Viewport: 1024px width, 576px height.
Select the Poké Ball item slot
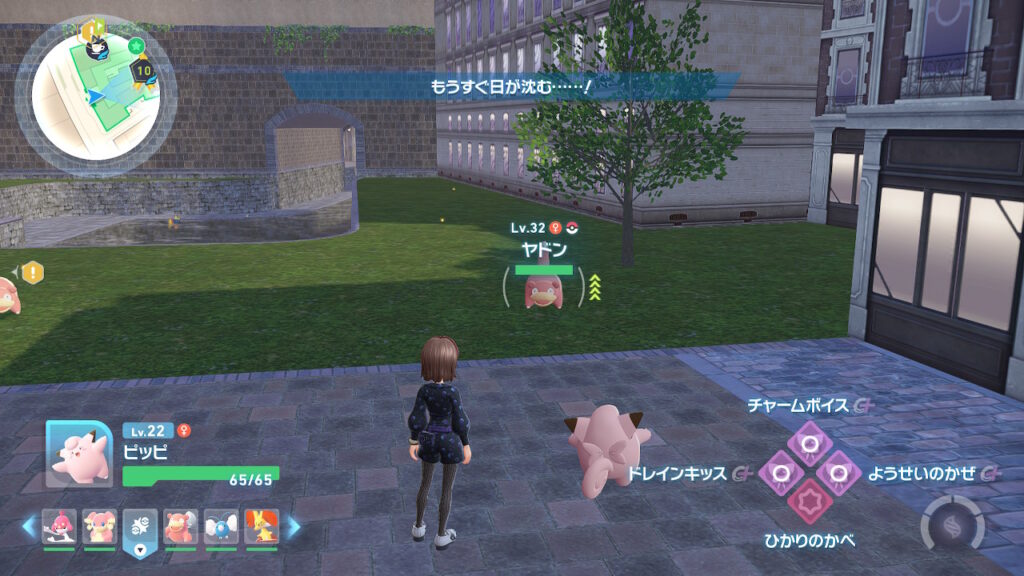coord(139,529)
